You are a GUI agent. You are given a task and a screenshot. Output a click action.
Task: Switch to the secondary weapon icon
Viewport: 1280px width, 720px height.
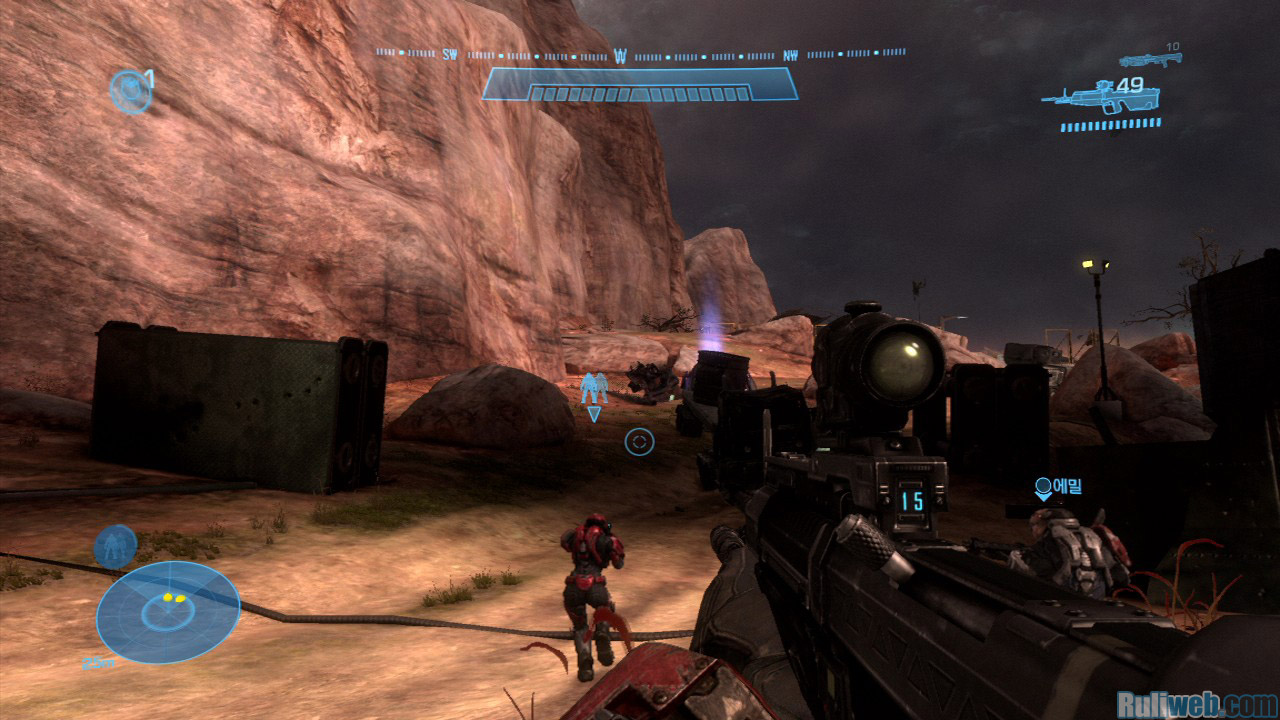tap(1150, 60)
